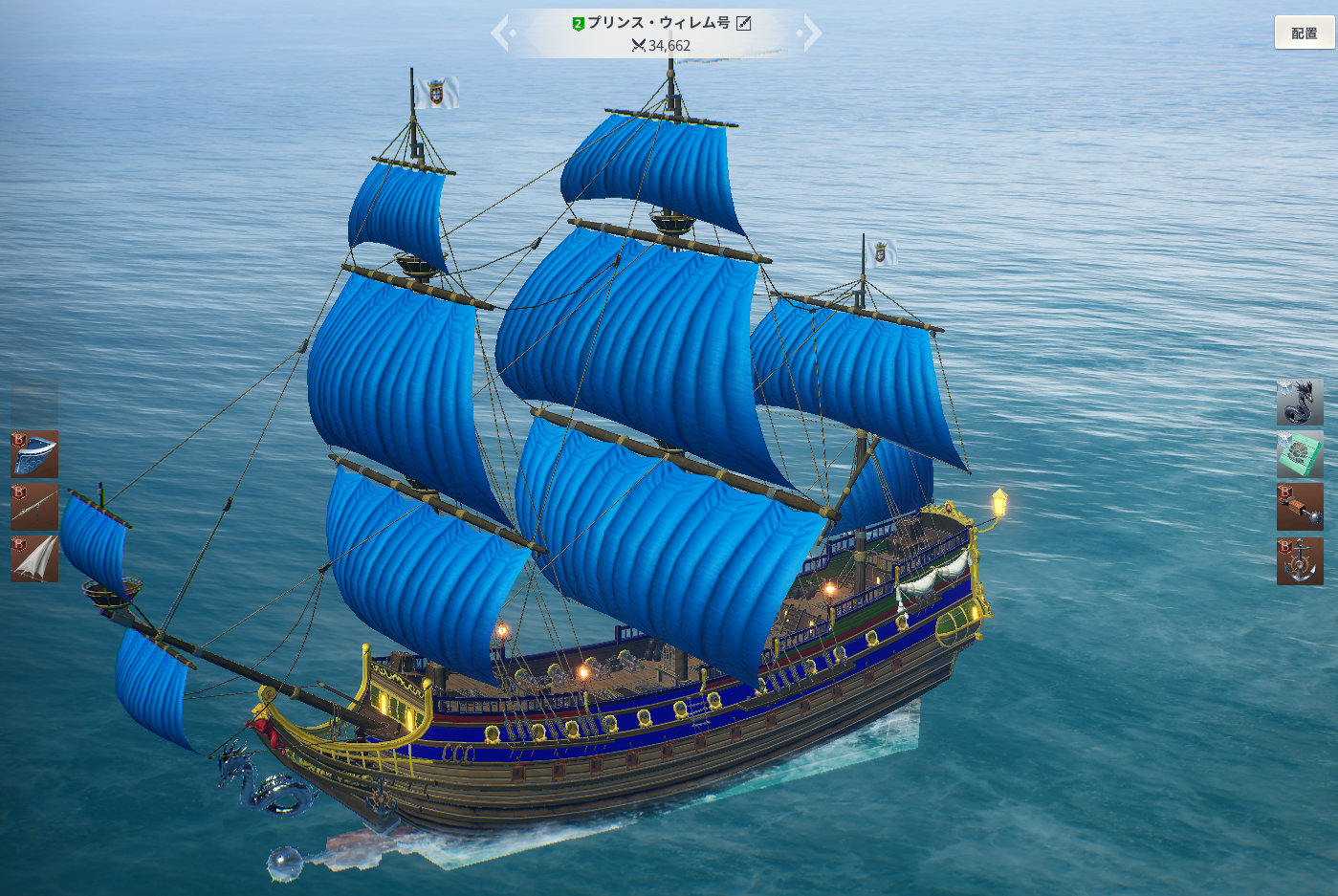1338x896 pixels.
Task: Rename the ship using the edit pencil icon
Action: 743,23
